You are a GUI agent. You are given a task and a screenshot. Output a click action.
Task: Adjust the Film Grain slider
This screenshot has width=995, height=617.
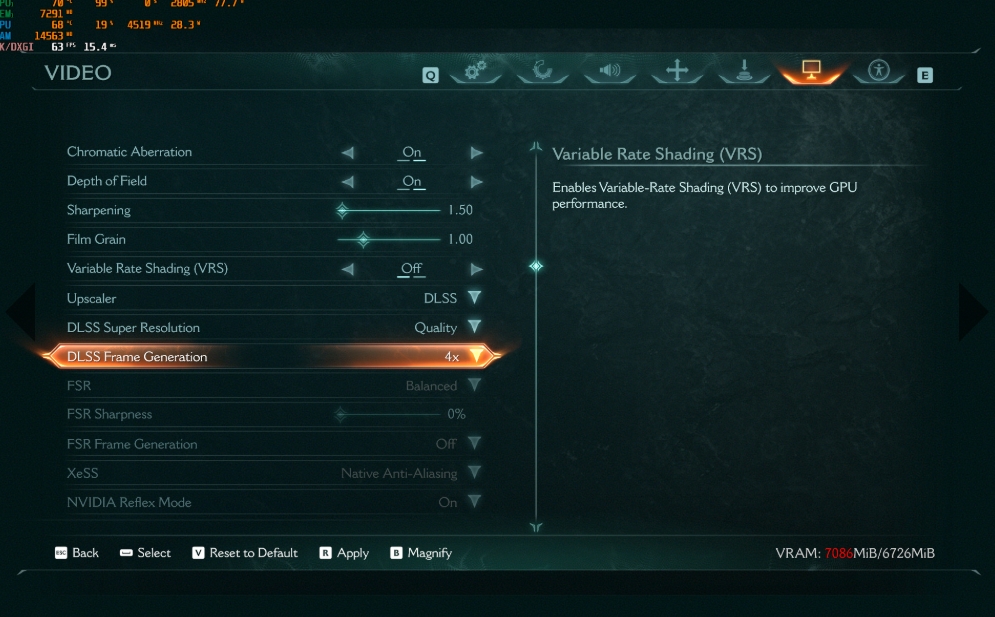(363, 240)
